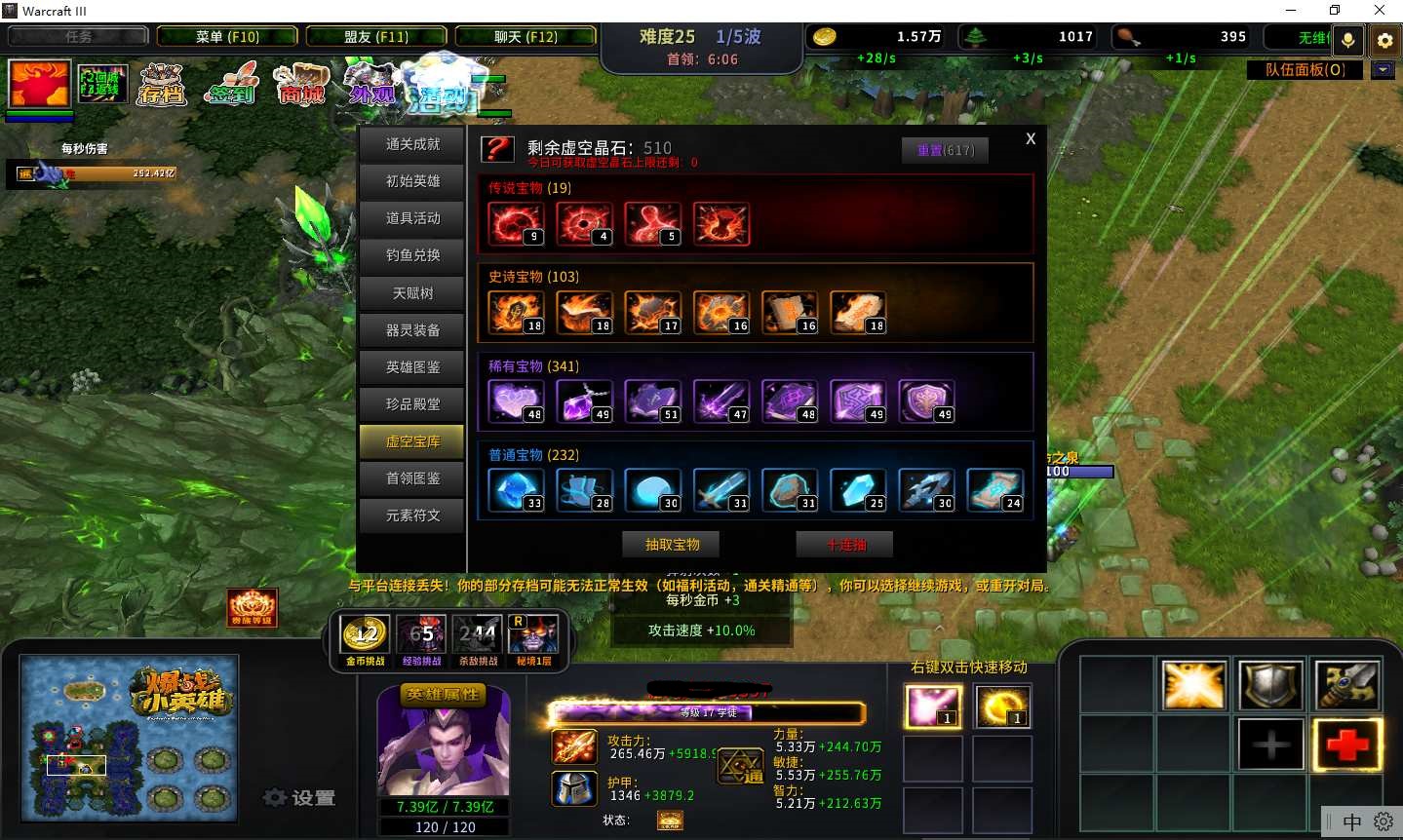Open the 菜单 (F10) menu

(227, 37)
